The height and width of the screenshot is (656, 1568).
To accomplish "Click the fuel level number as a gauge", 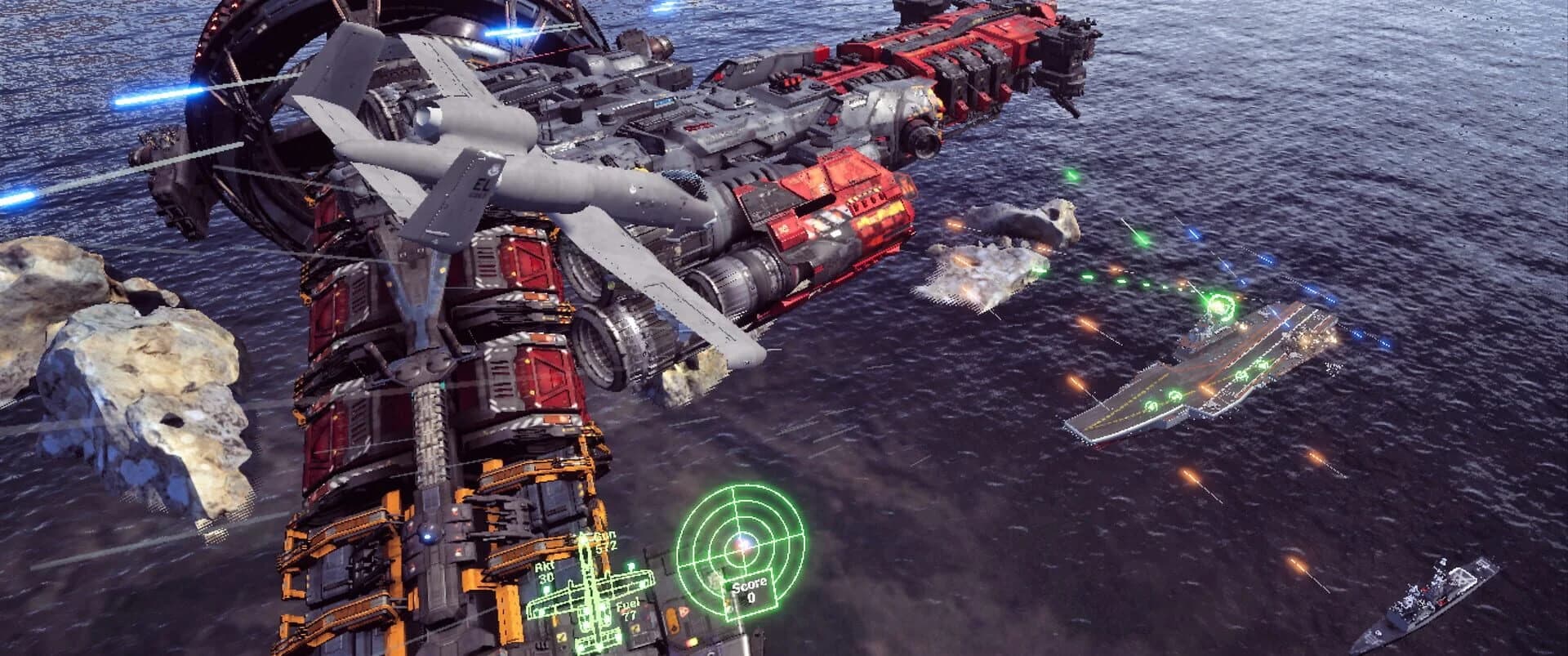I will 631,615.
